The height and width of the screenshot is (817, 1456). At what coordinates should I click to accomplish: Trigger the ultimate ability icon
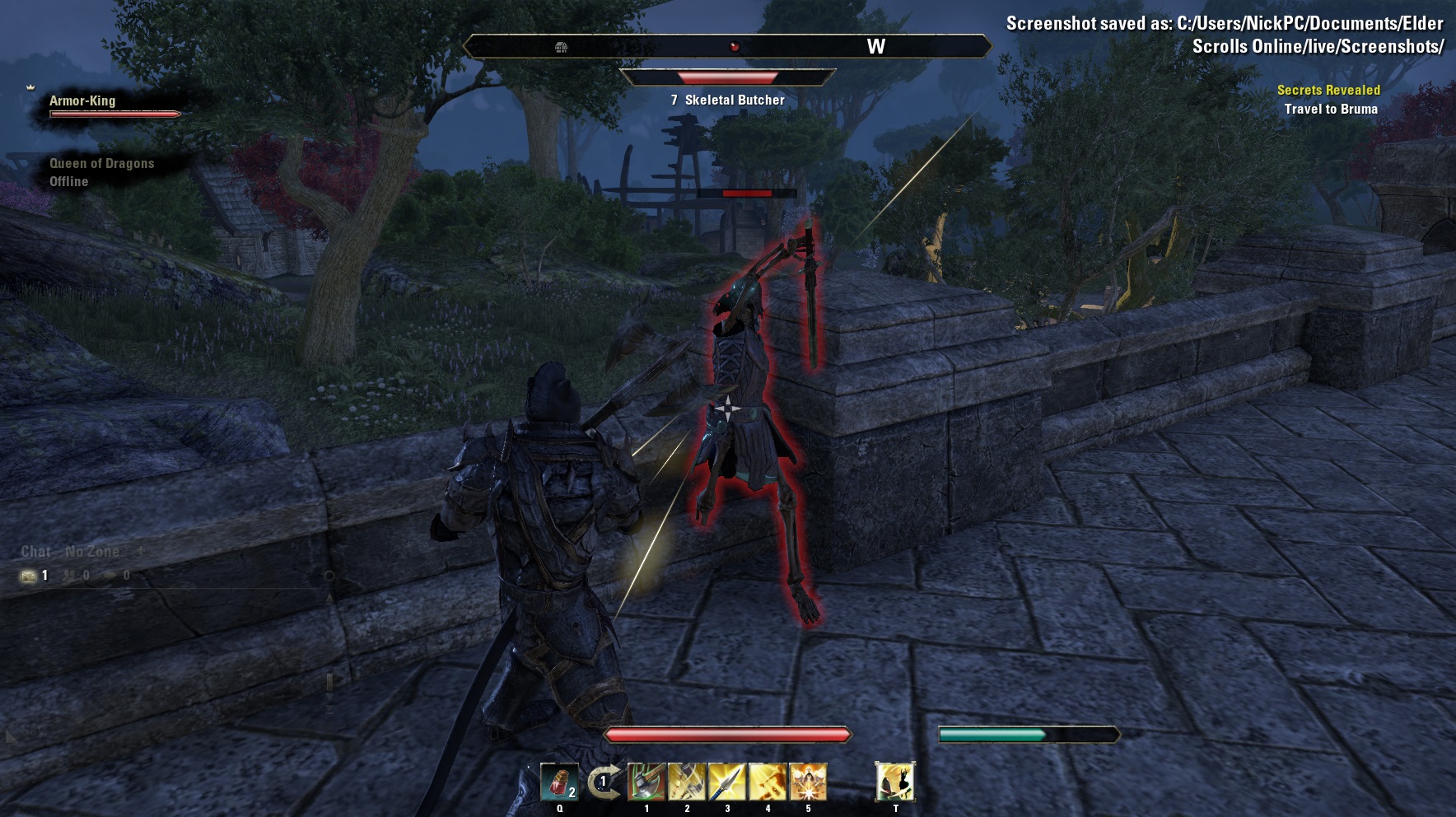[895, 782]
